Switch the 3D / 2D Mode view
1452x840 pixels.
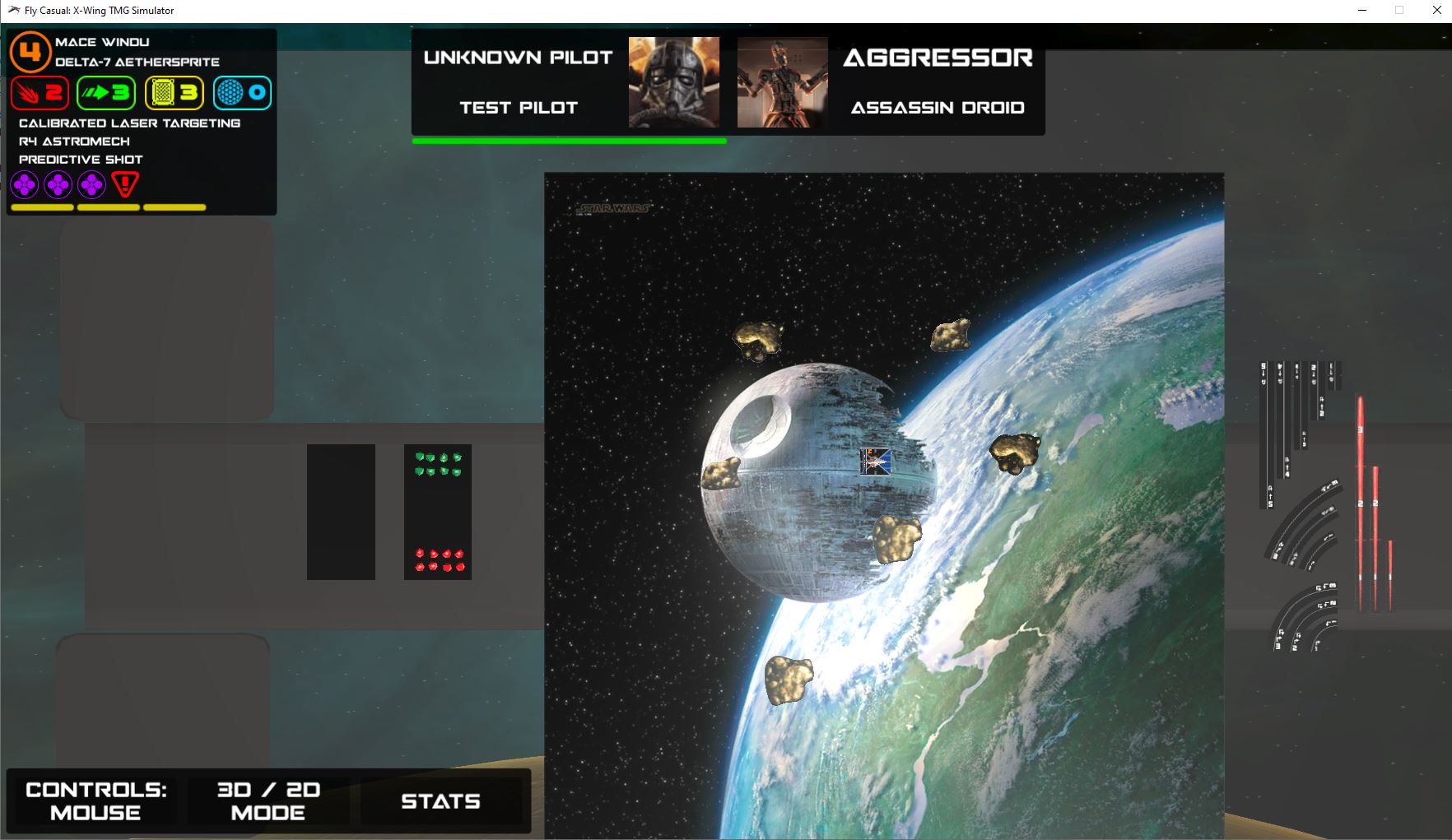tap(268, 801)
